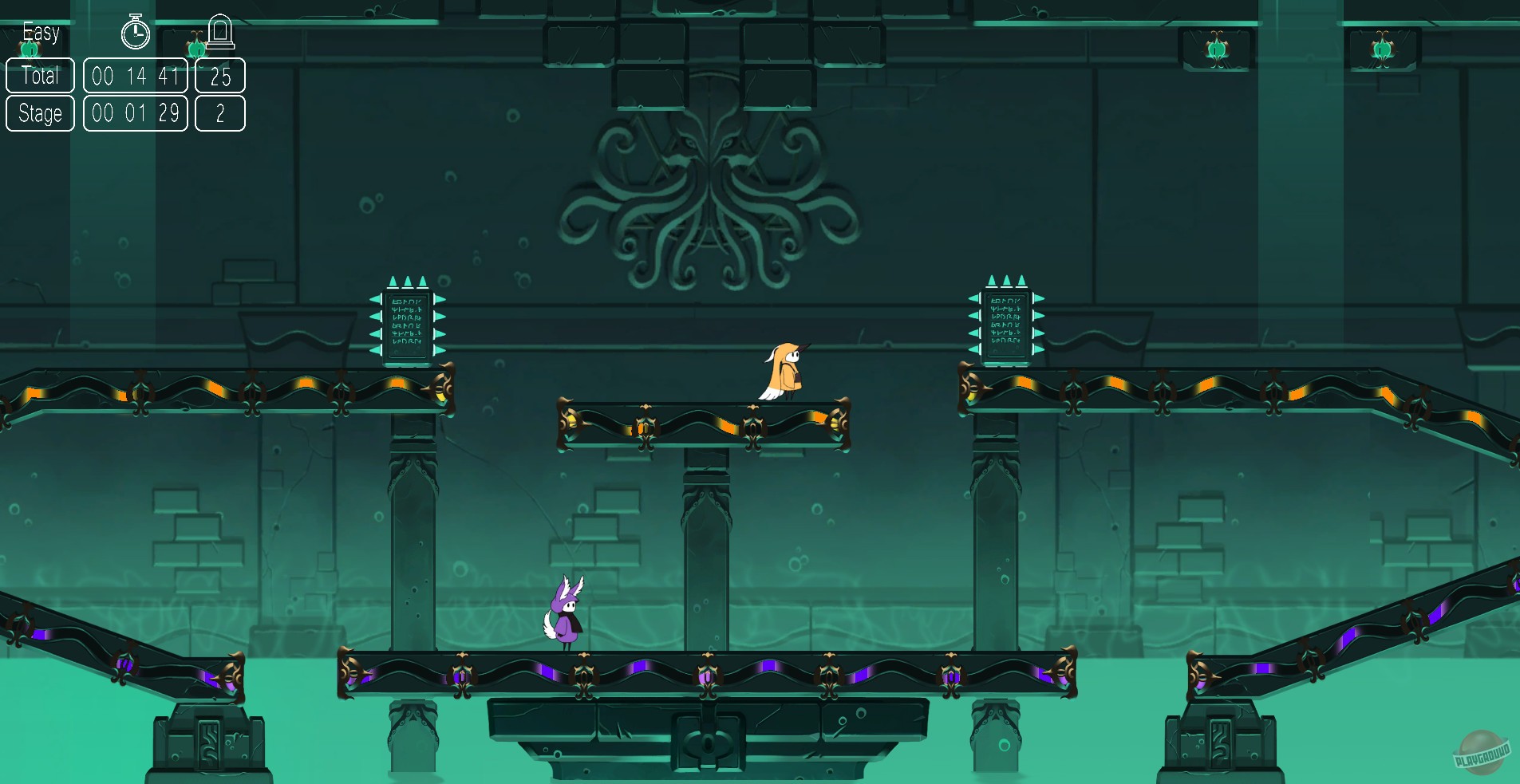
Task: Open the Easy difficulty selector
Action: coord(41,32)
